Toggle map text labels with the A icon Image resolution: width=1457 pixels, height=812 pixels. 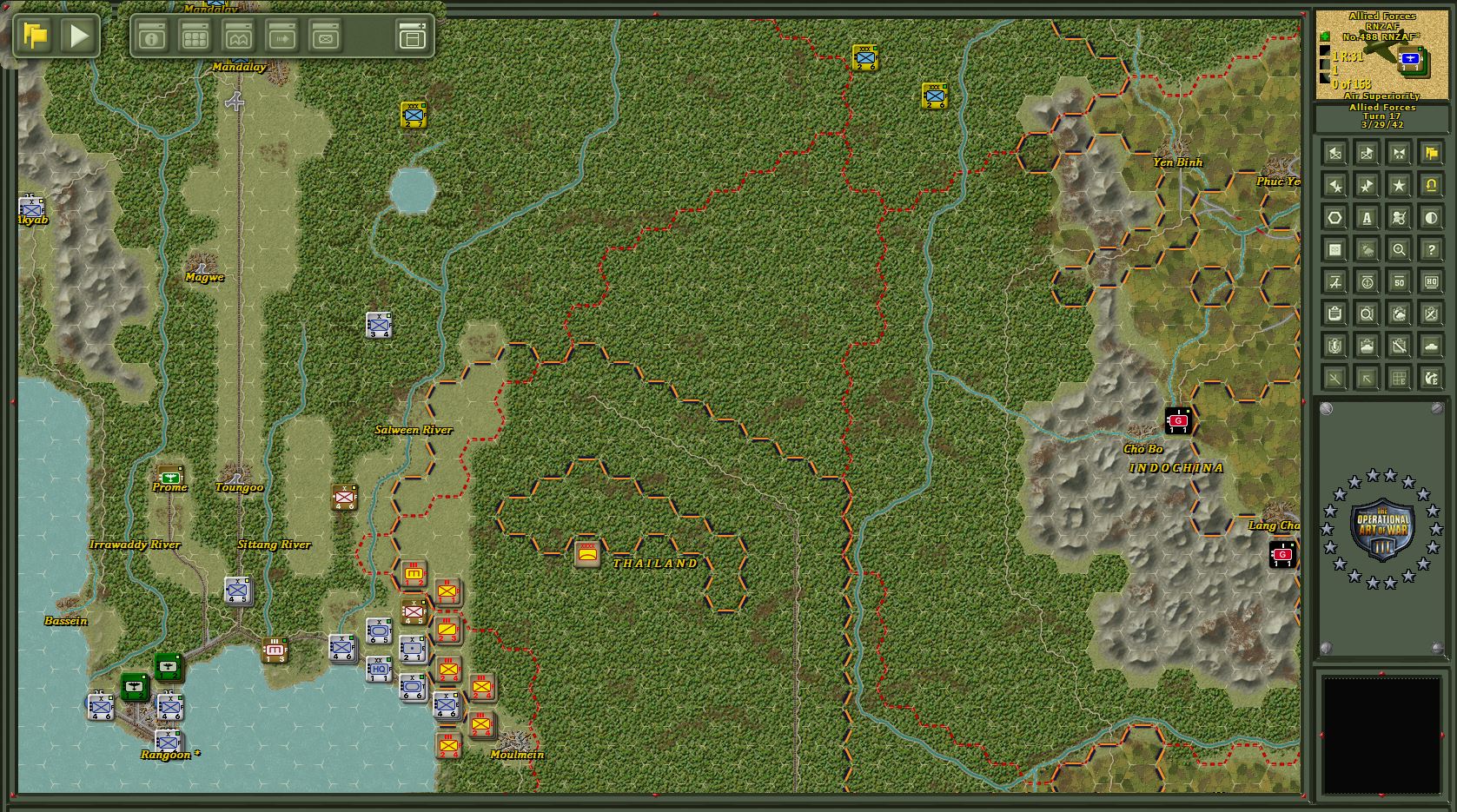coord(1368,217)
